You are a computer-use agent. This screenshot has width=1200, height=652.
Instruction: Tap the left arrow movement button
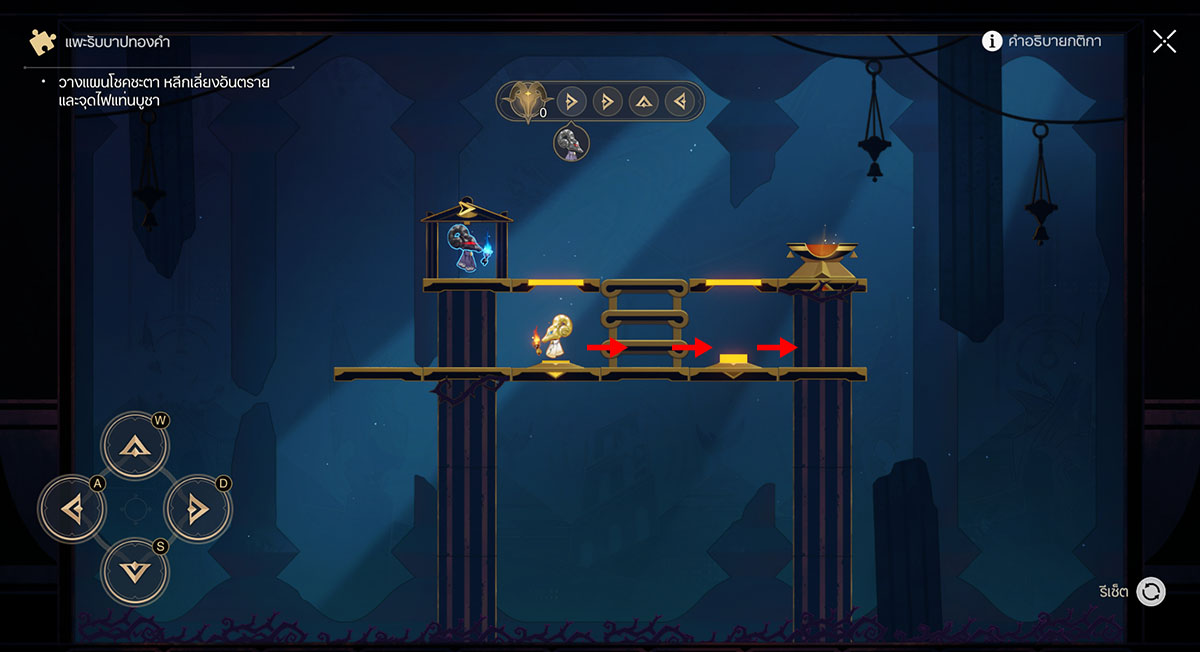point(71,510)
